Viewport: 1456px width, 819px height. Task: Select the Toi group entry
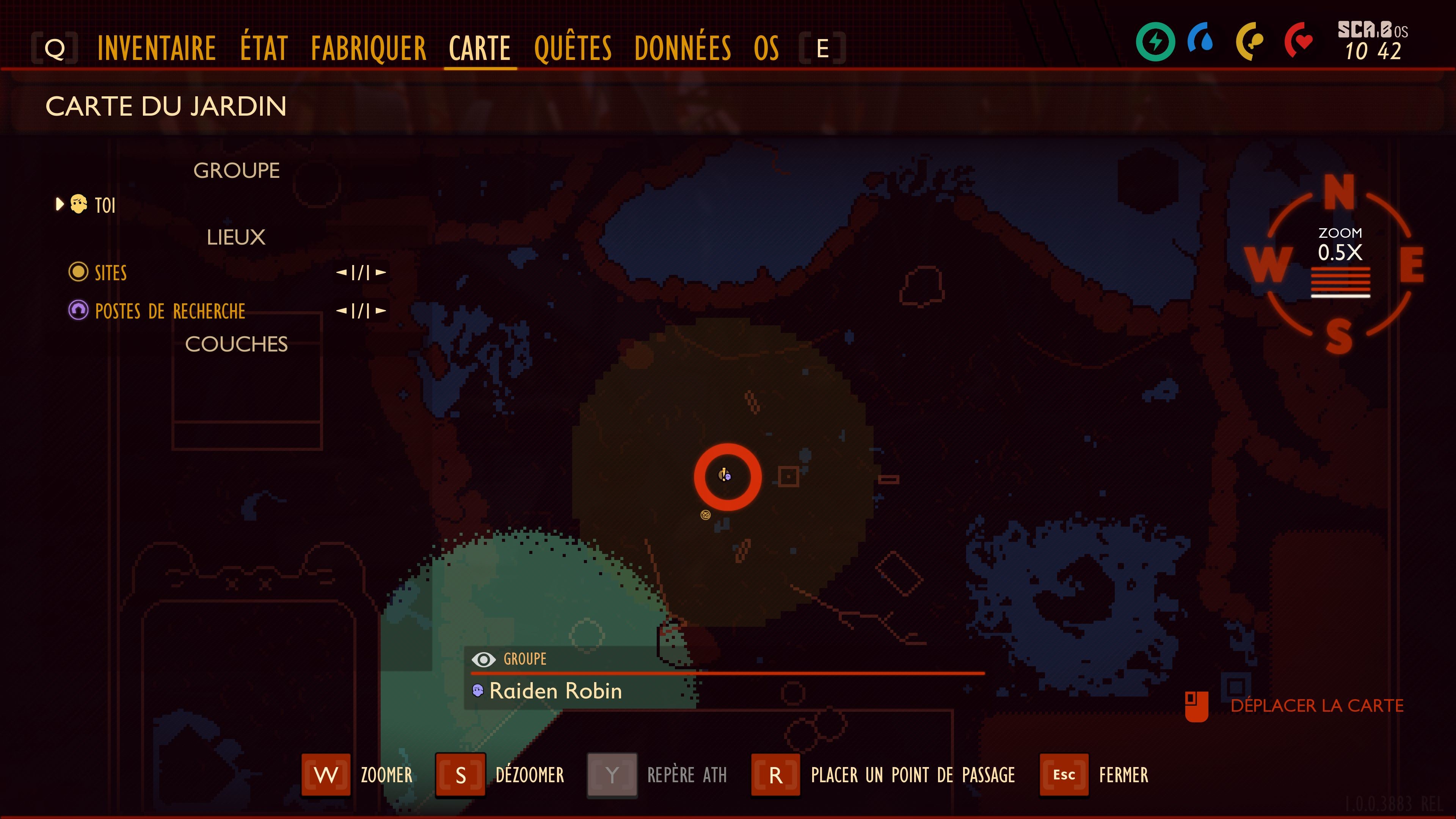click(x=105, y=205)
